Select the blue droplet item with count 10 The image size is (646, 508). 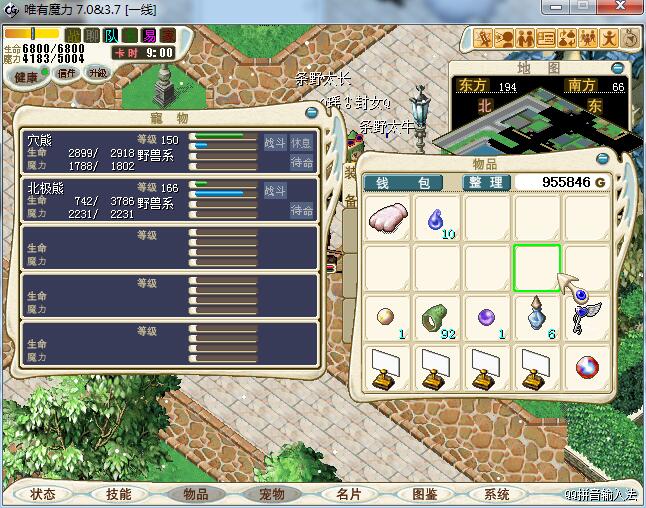click(x=437, y=218)
